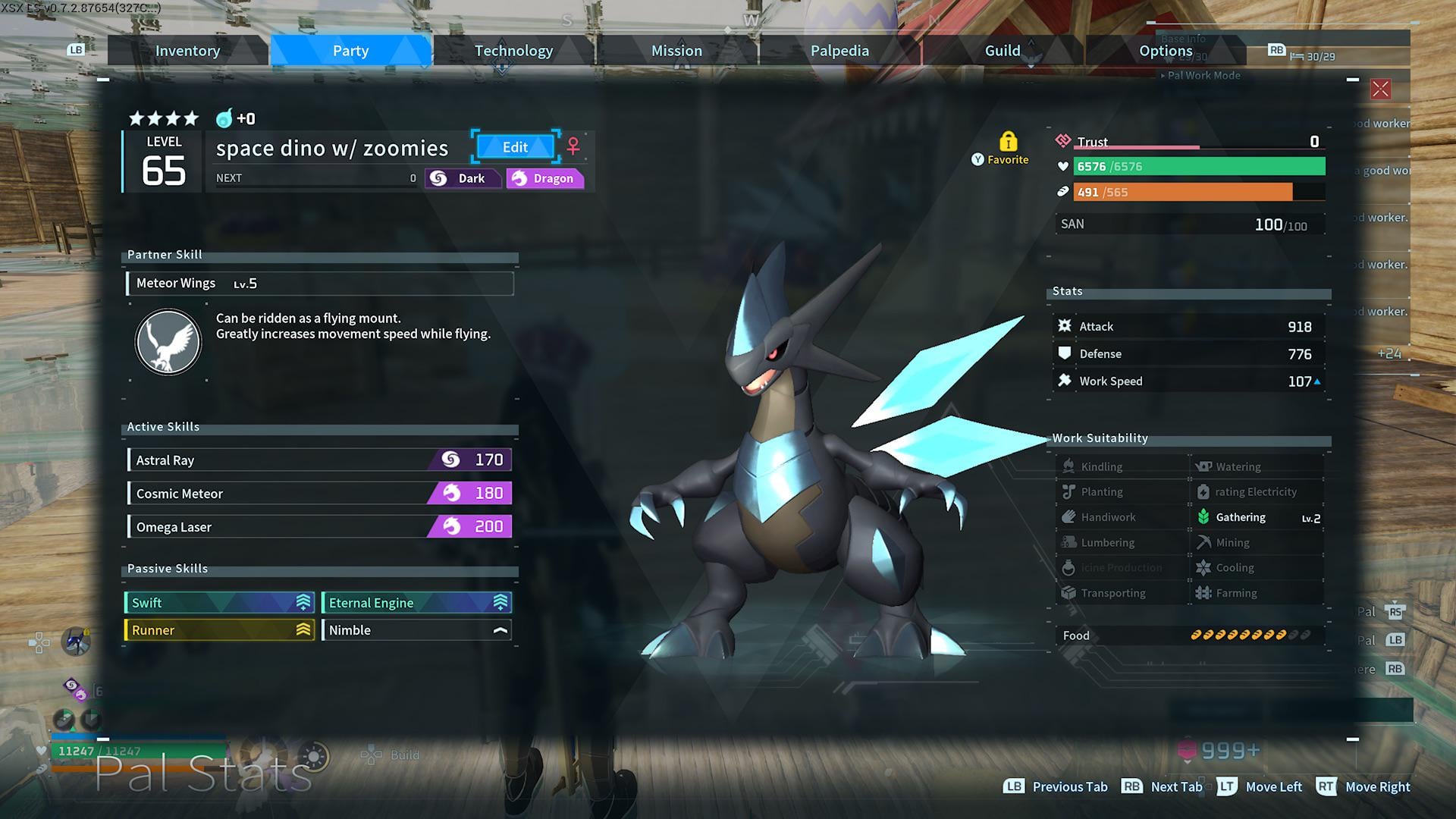View the Nimble passive skill
Viewport: 1456px width, 819px height.
pos(416,630)
